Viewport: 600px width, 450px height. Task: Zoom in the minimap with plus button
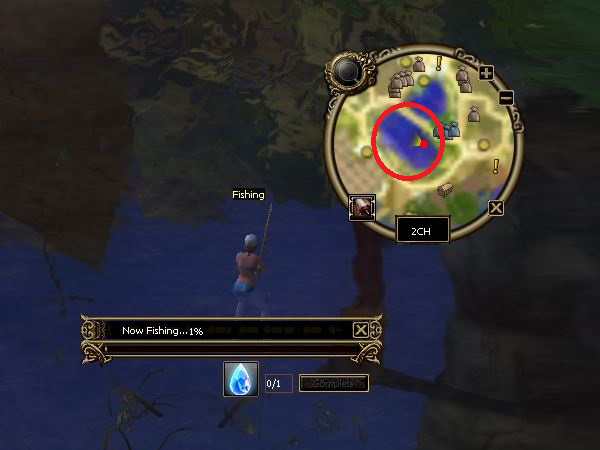click(x=487, y=73)
